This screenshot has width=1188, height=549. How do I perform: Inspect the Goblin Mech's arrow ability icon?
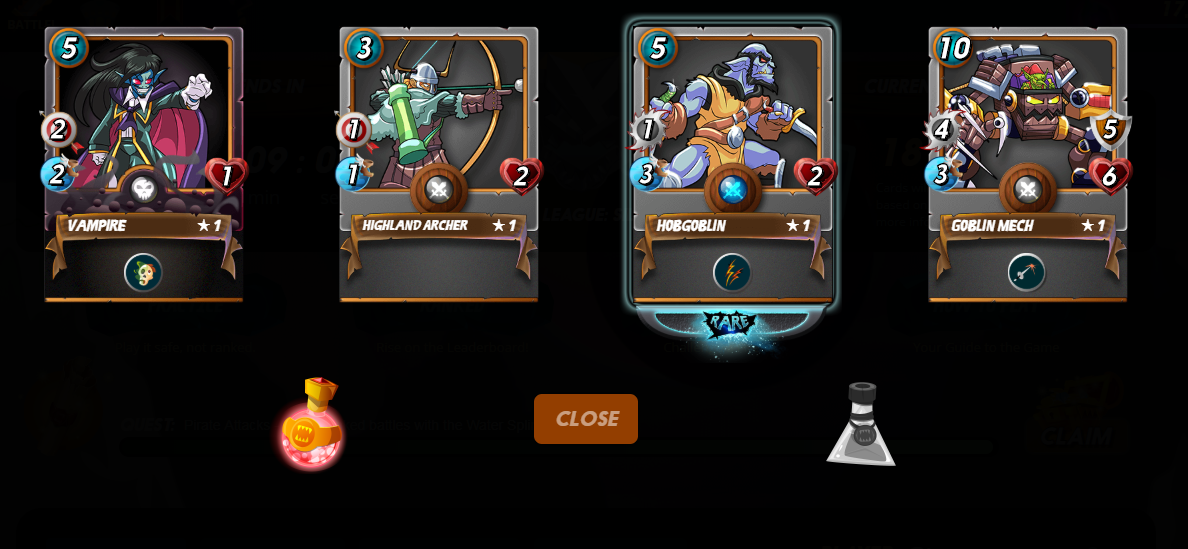[x=1026, y=272]
